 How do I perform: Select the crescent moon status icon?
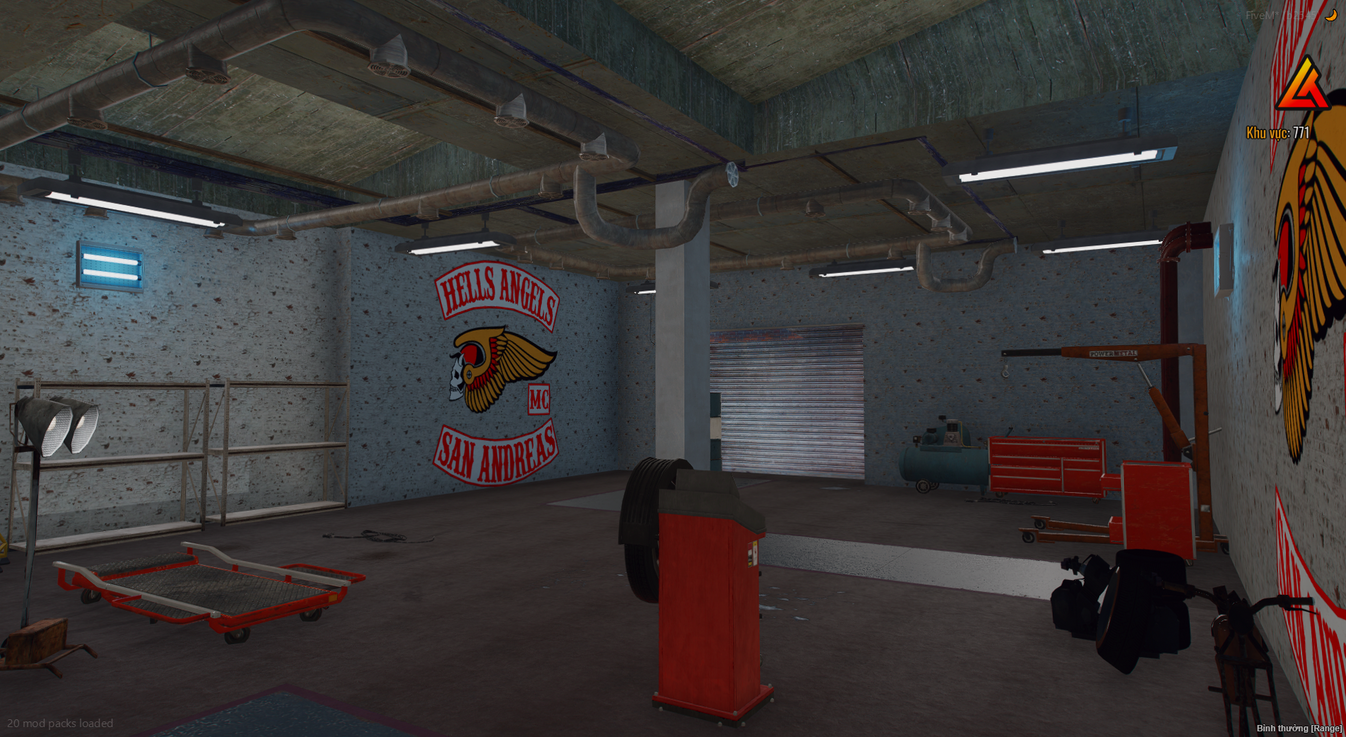tap(1333, 15)
